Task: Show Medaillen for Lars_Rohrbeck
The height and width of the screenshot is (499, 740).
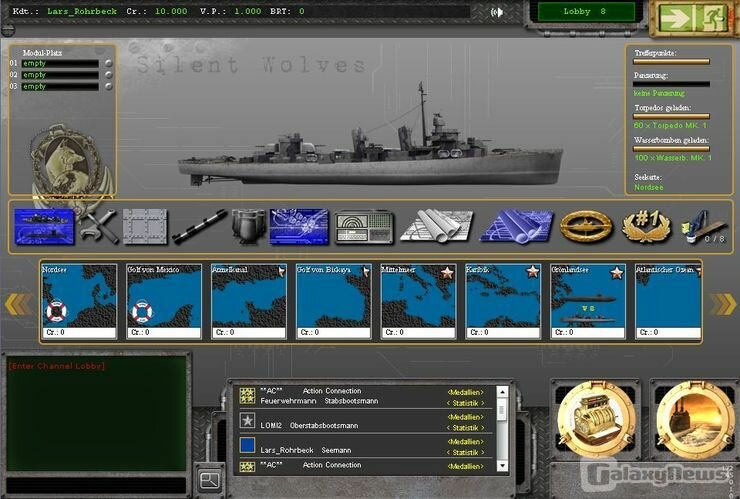Action: [465, 441]
